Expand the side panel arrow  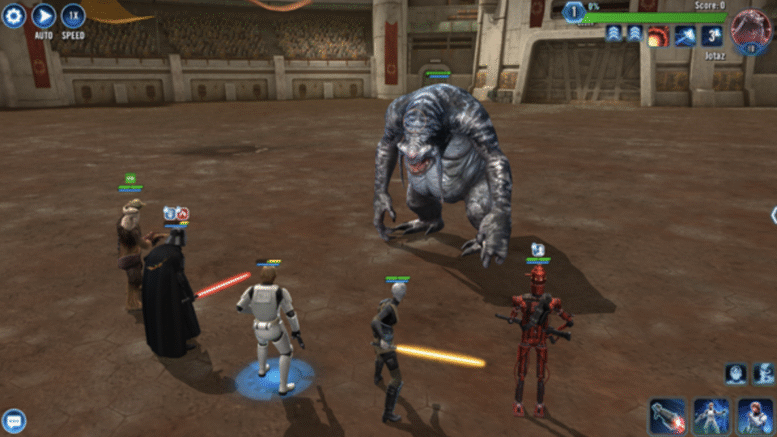pos(773,214)
